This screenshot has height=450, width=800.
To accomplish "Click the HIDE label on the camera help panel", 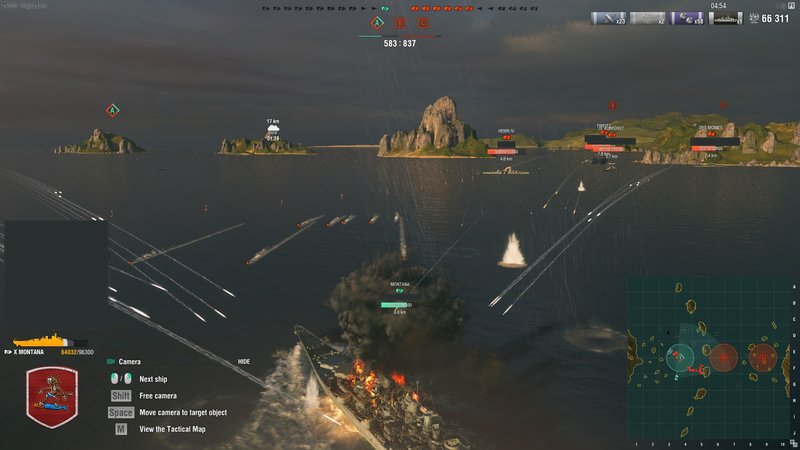I will pos(244,361).
